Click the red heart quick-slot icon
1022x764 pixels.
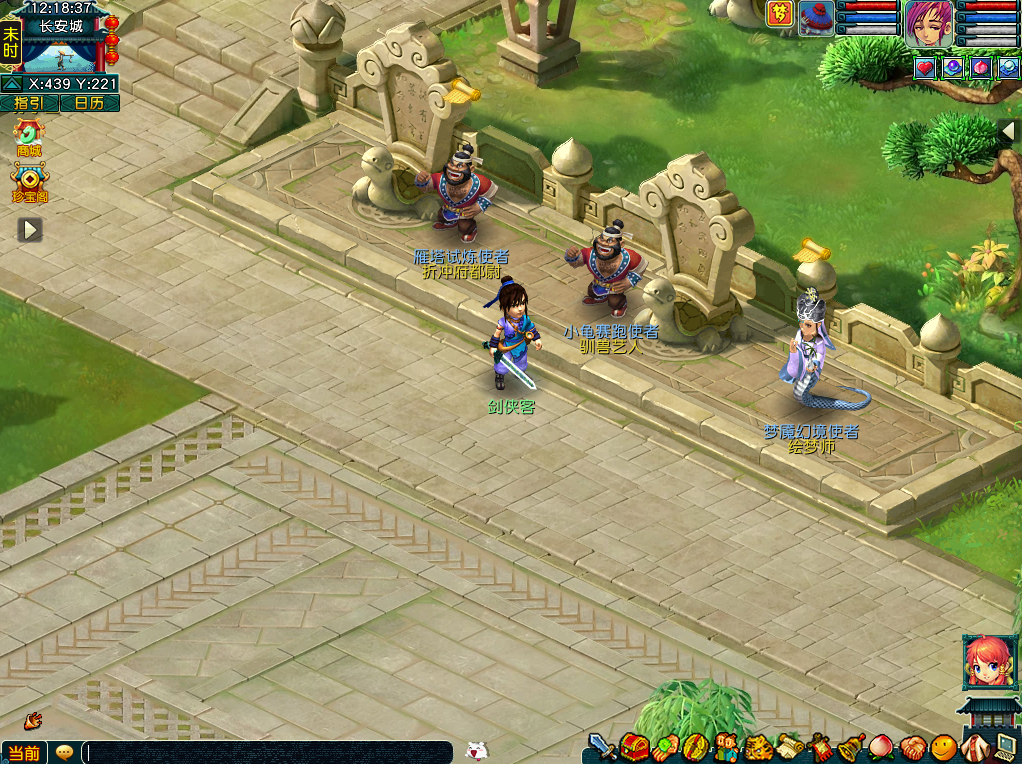[925, 68]
